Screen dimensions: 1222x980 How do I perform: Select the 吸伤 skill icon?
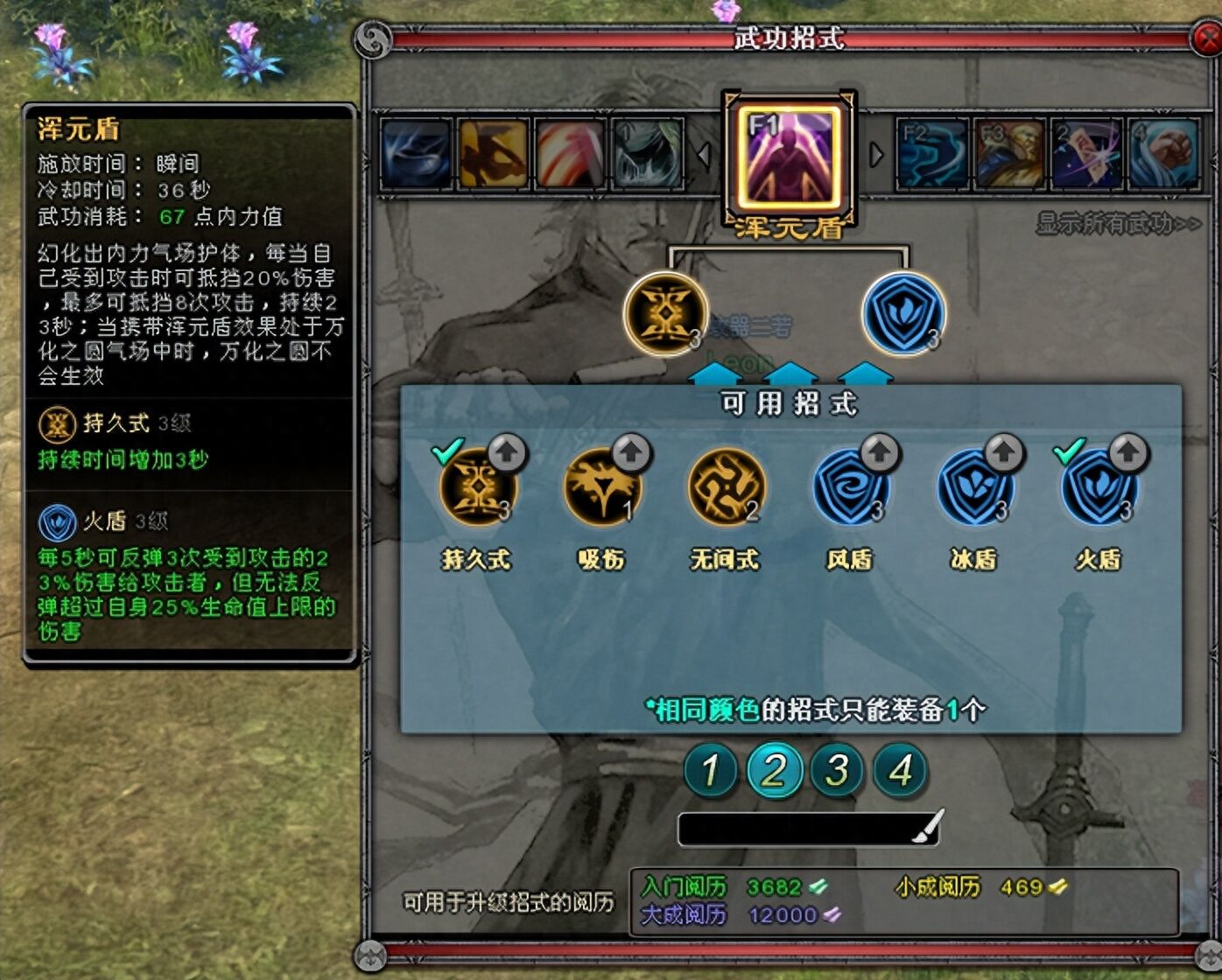pos(602,491)
